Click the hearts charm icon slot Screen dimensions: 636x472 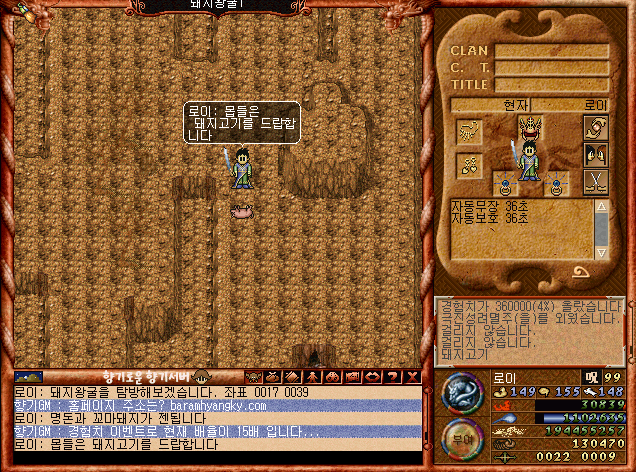[x=470, y=164]
